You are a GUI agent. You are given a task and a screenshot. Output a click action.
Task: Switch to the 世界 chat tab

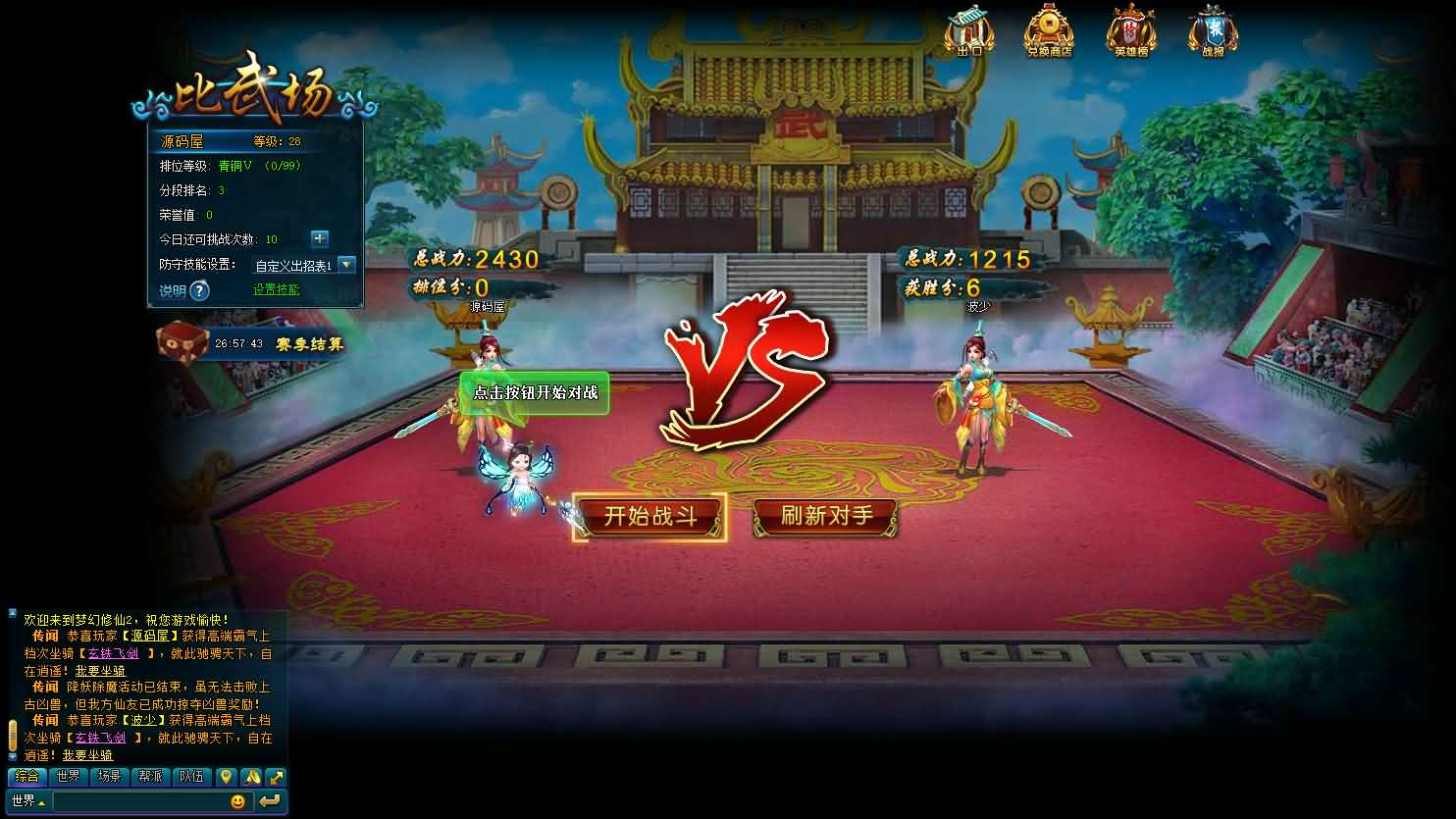69,776
